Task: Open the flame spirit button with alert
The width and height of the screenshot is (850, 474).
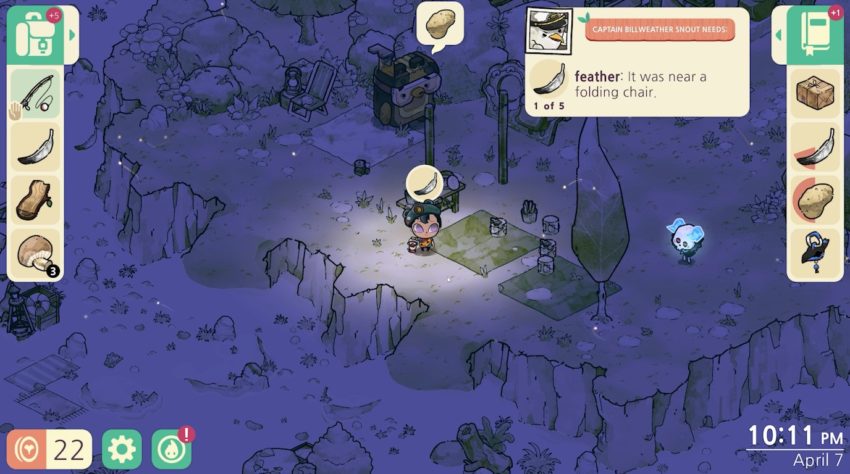Action: click(171, 449)
